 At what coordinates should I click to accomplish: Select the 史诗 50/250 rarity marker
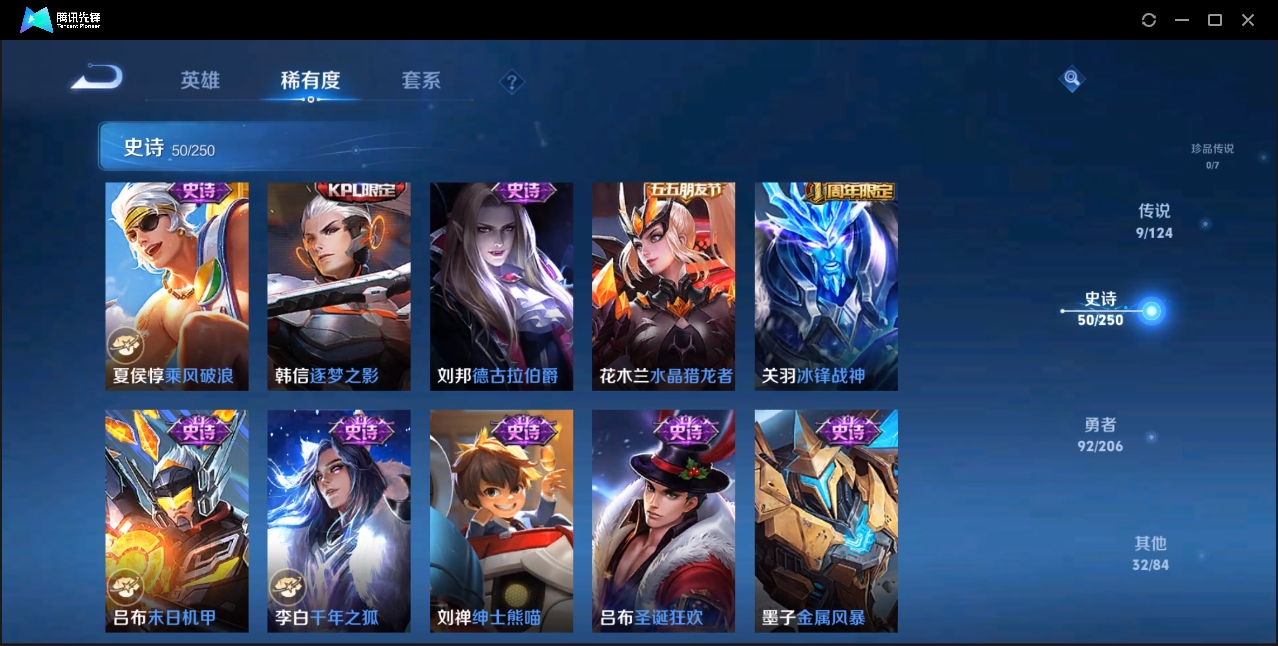click(1102, 309)
